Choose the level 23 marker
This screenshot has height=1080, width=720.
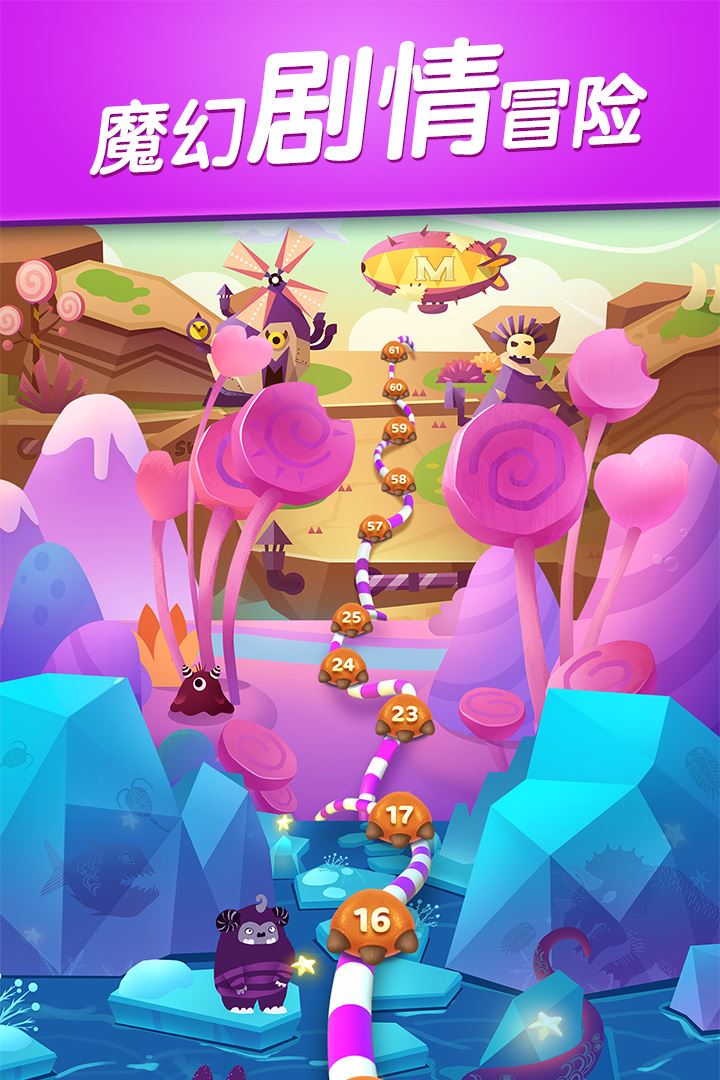click(x=405, y=716)
